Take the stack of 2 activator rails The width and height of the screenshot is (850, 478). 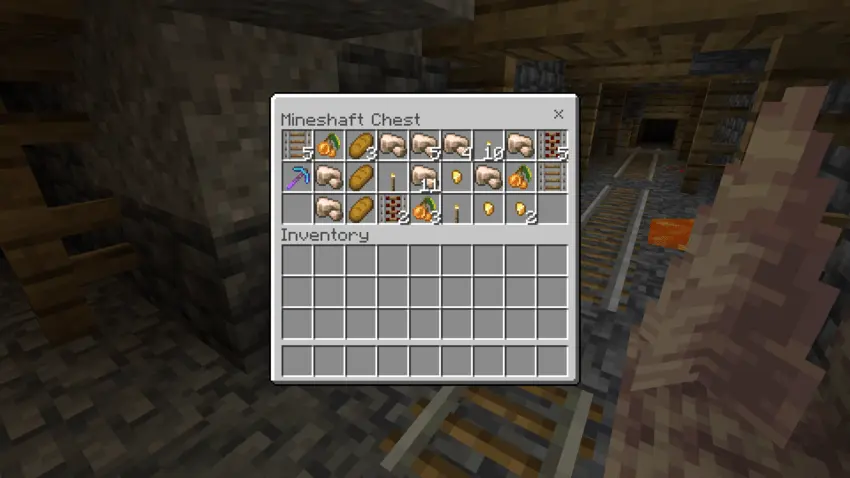tap(393, 210)
